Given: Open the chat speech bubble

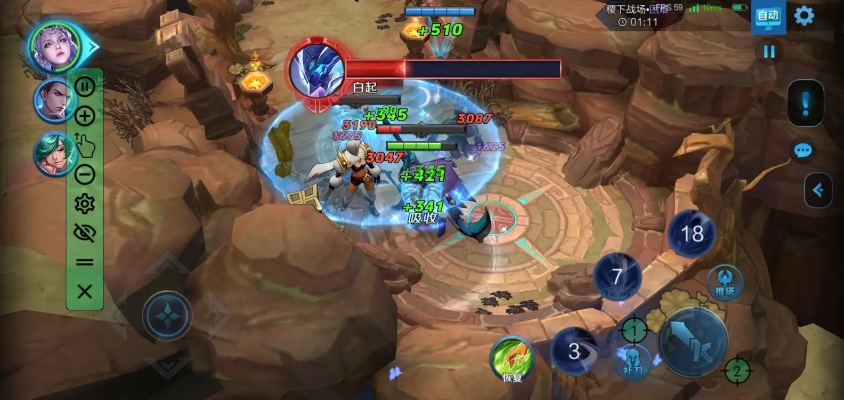Looking at the screenshot, I should [x=803, y=151].
